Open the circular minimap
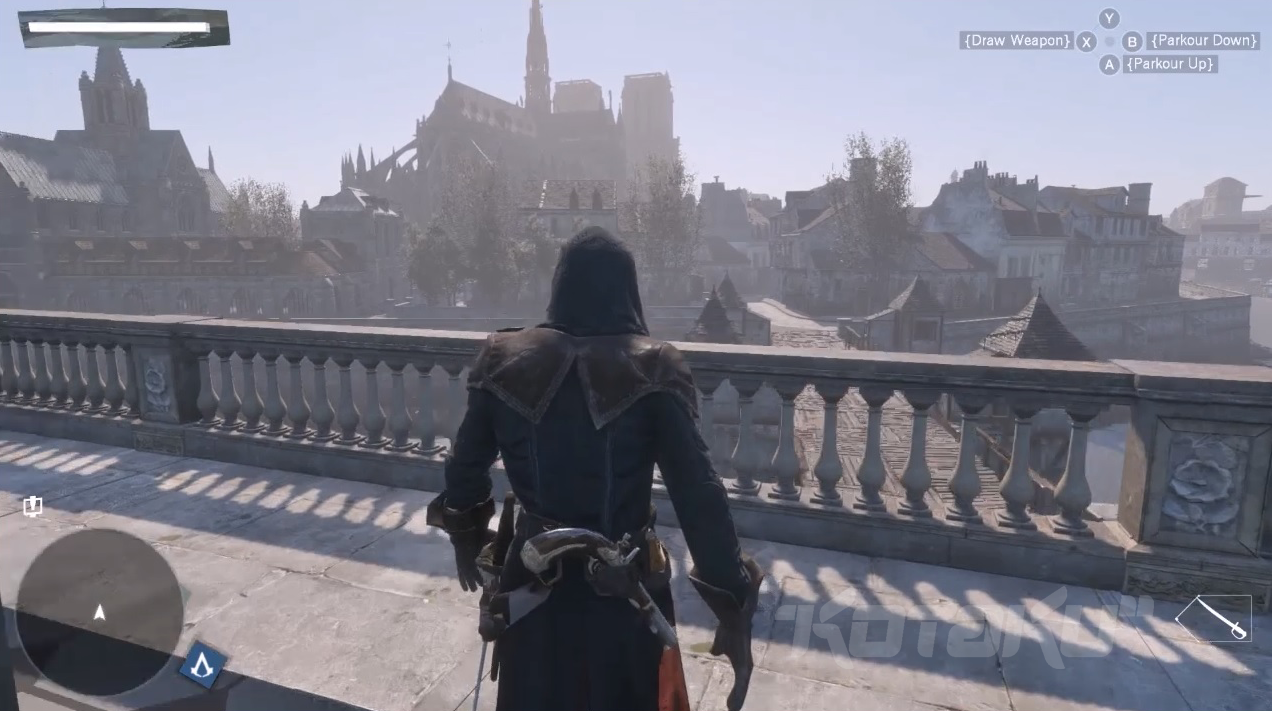Screen dimensions: 1272x711 tap(100, 612)
